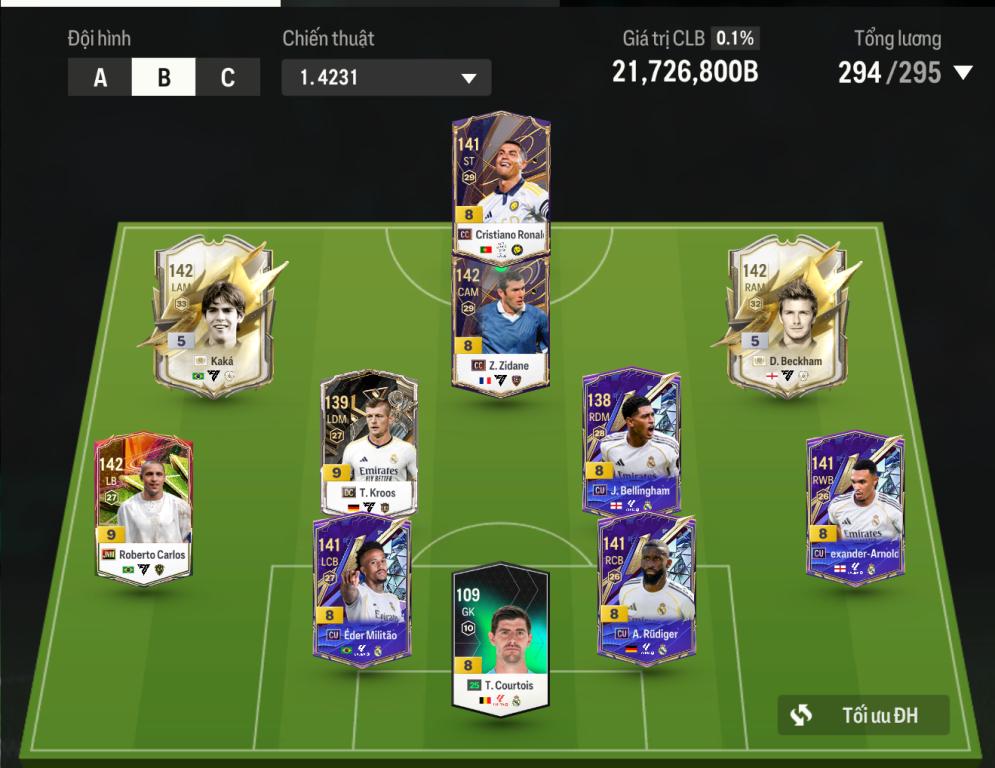Click the Tối ưu ĐH optimize button
This screenshot has width=995, height=768.
(x=863, y=715)
